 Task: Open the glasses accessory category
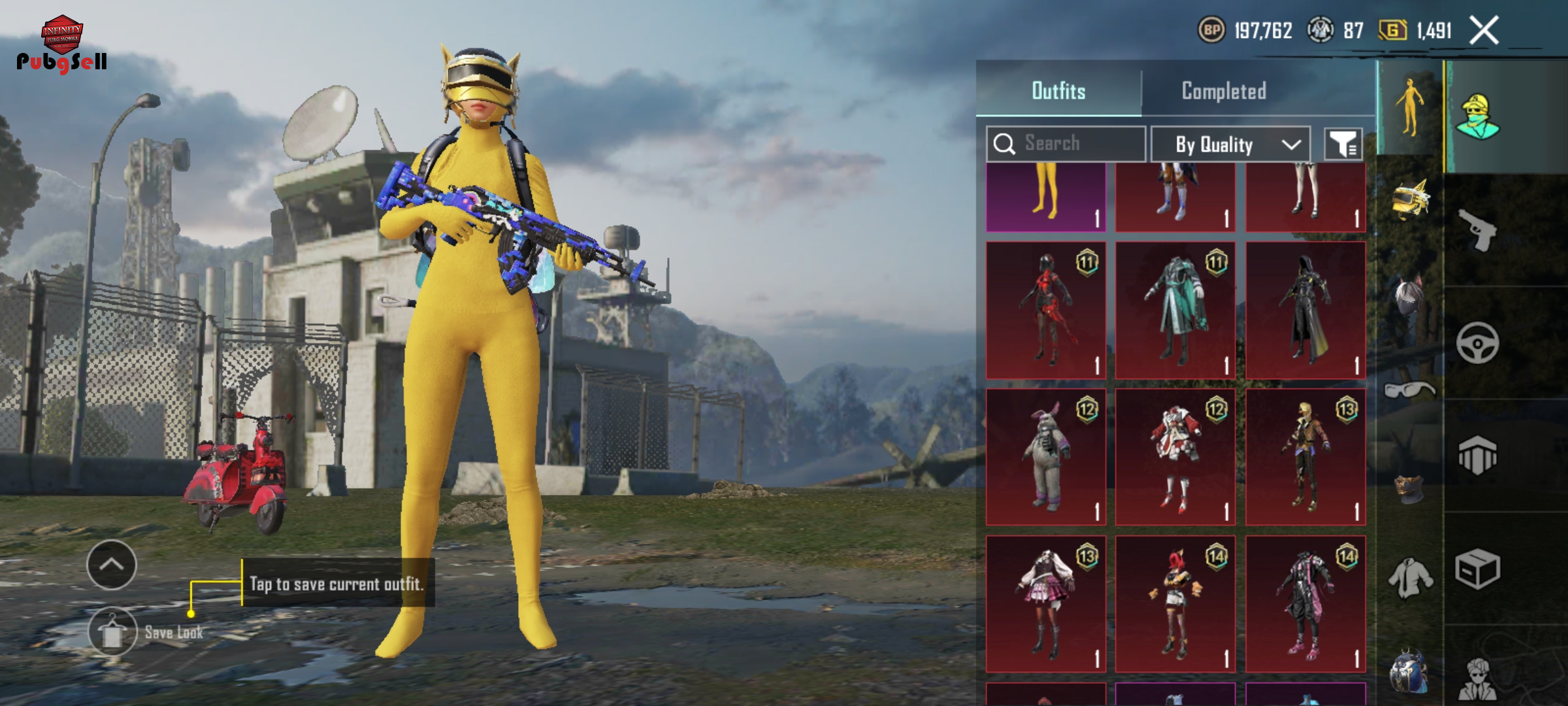[x=1410, y=391]
